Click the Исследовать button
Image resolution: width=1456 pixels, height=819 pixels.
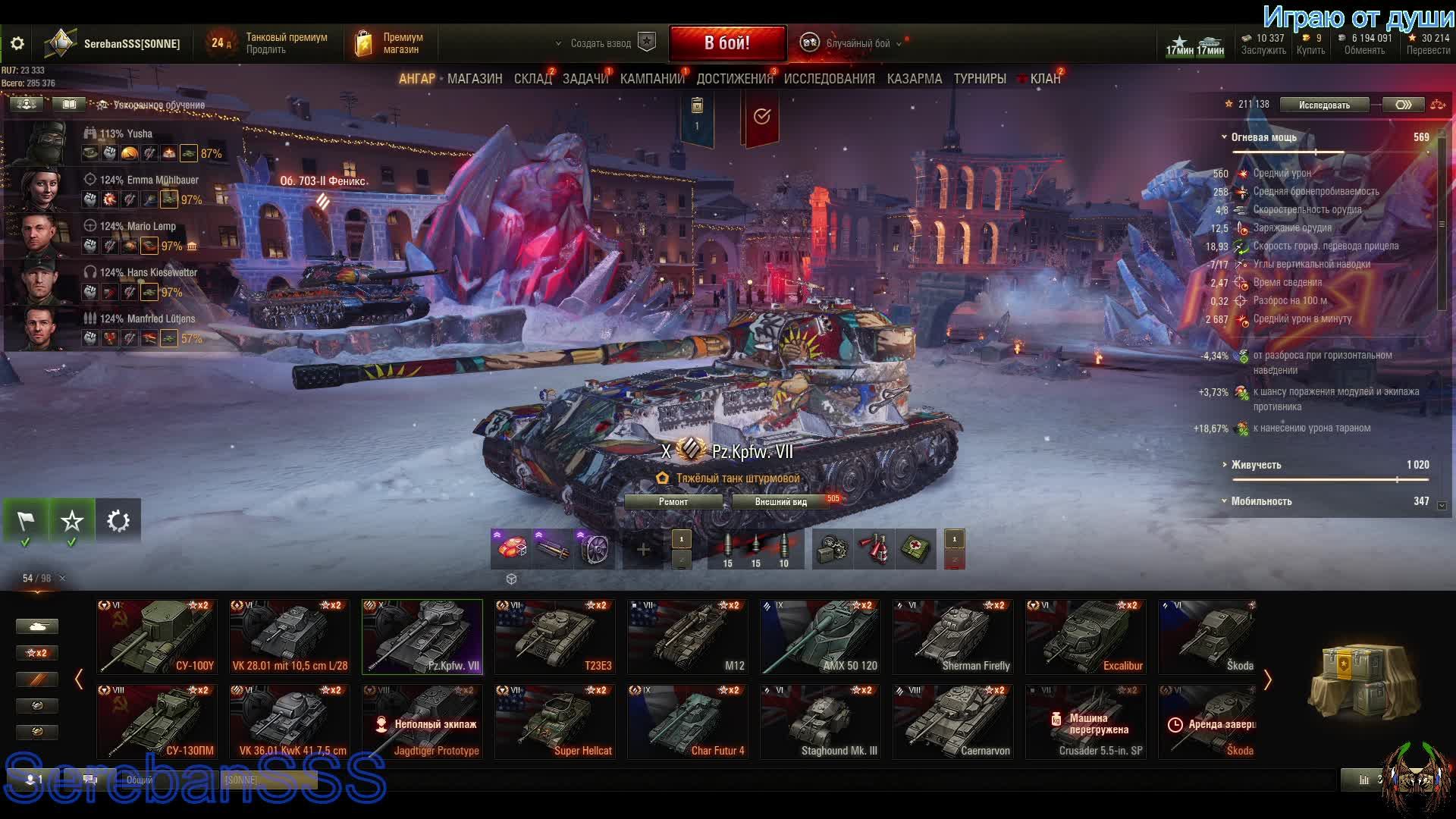coord(1324,105)
